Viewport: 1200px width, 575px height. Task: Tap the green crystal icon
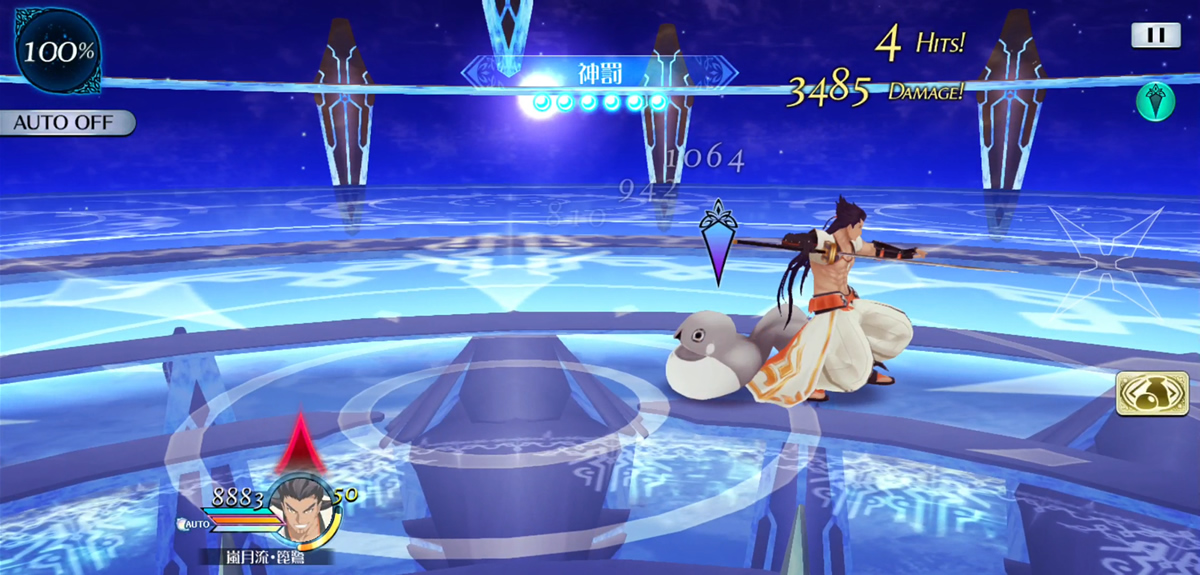tap(1155, 103)
